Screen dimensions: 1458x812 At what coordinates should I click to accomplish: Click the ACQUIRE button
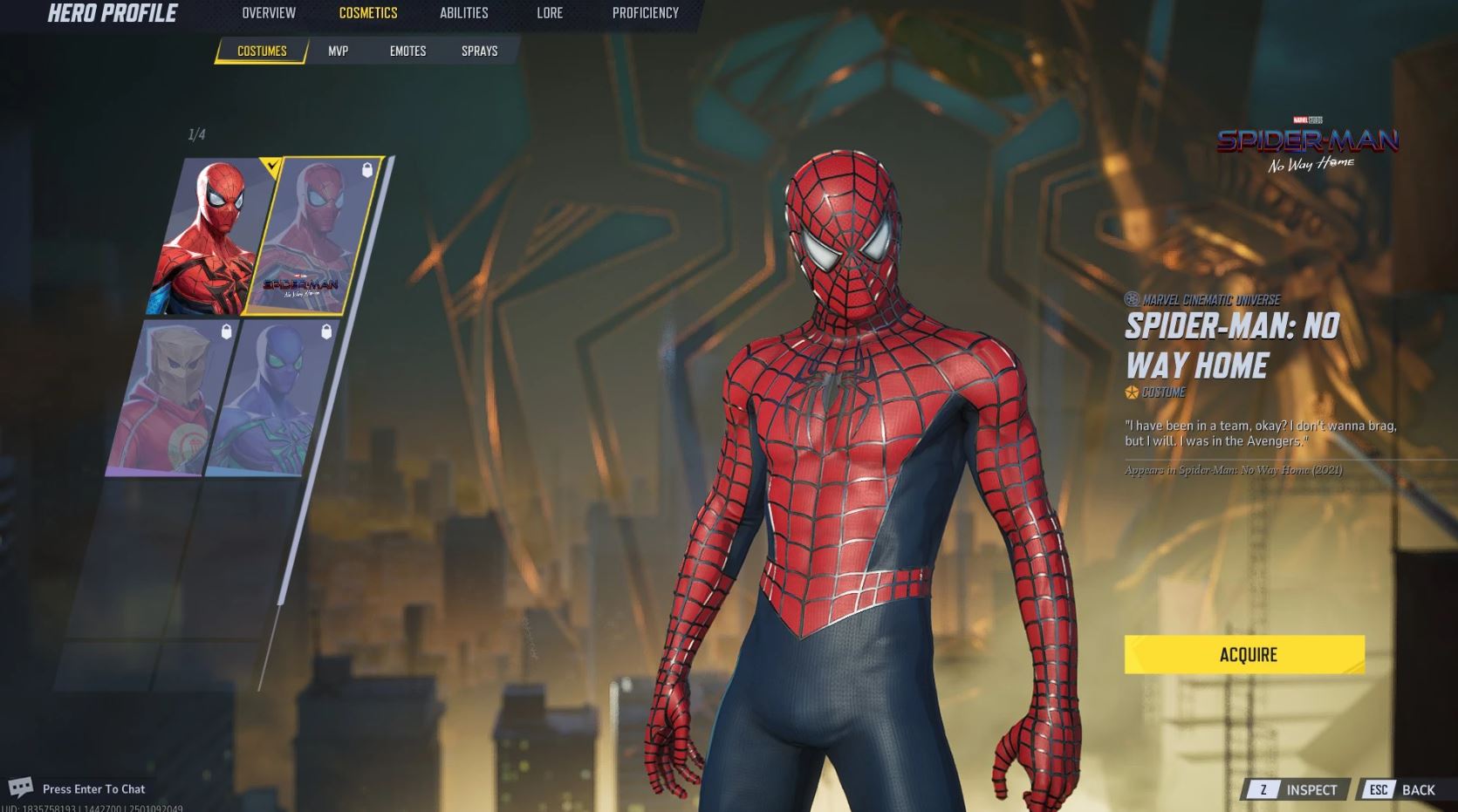click(x=1248, y=655)
